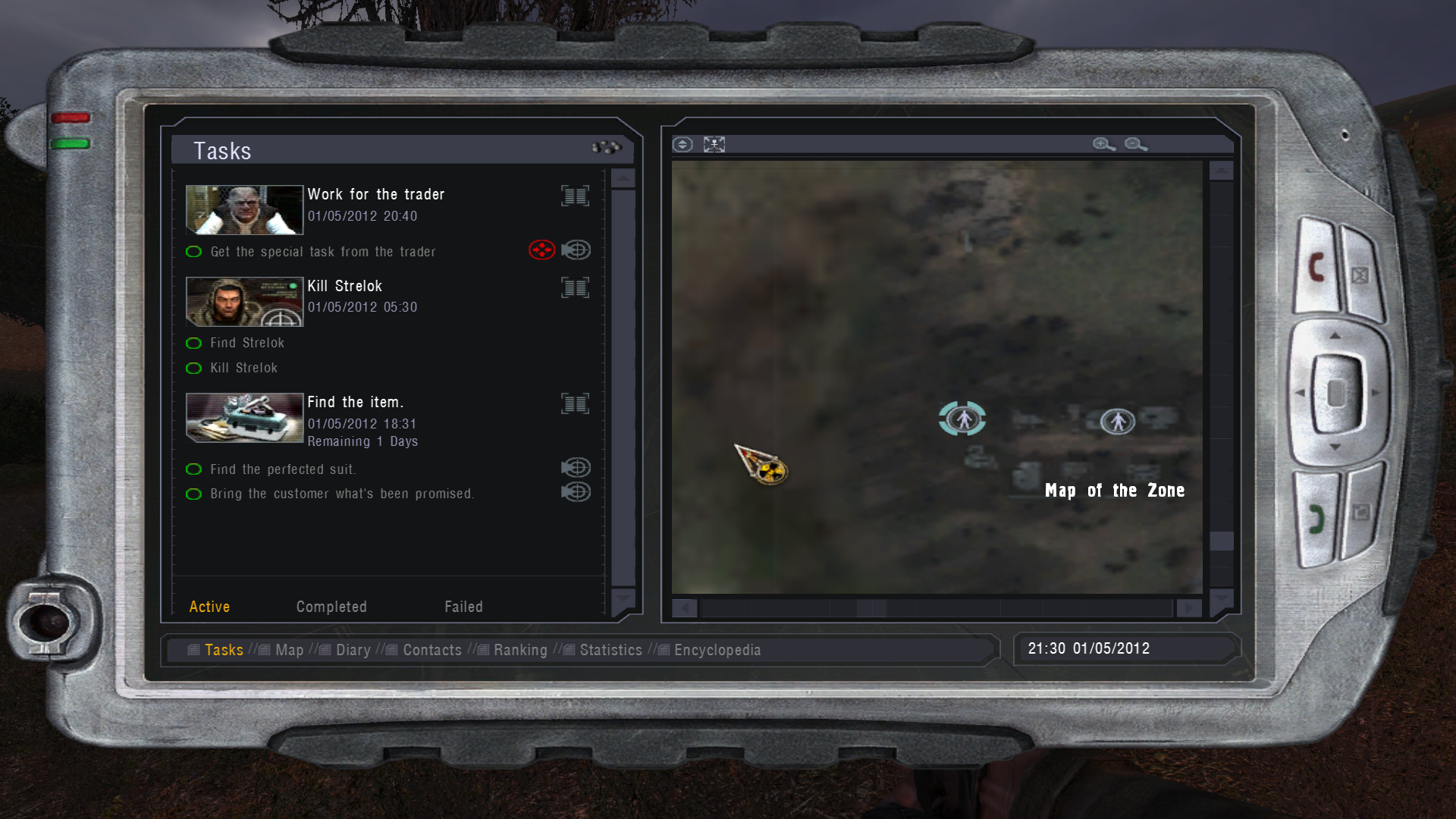The width and height of the screenshot is (1456, 819).
Task: Open the Contacts tab
Action: click(x=431, y=650)
